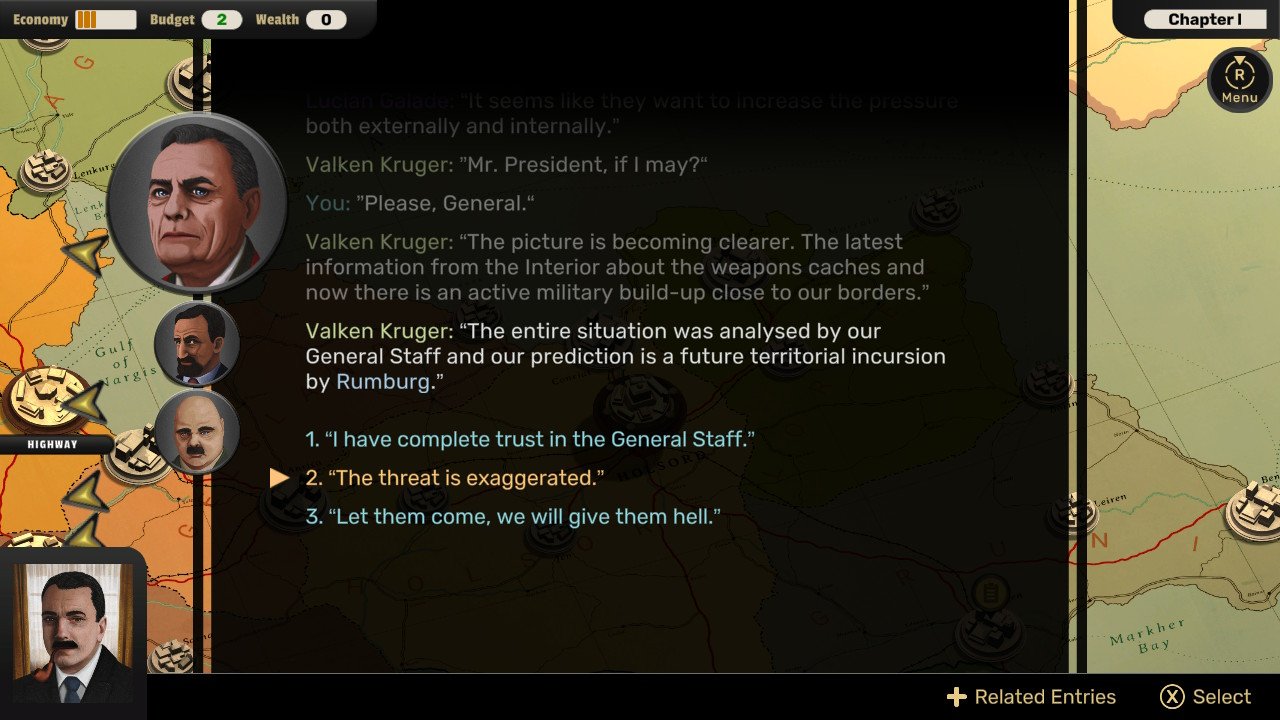Select "The threat is exaggerated" reply
The height and width of the screenshot is (720, 1280).
point(455,478)
